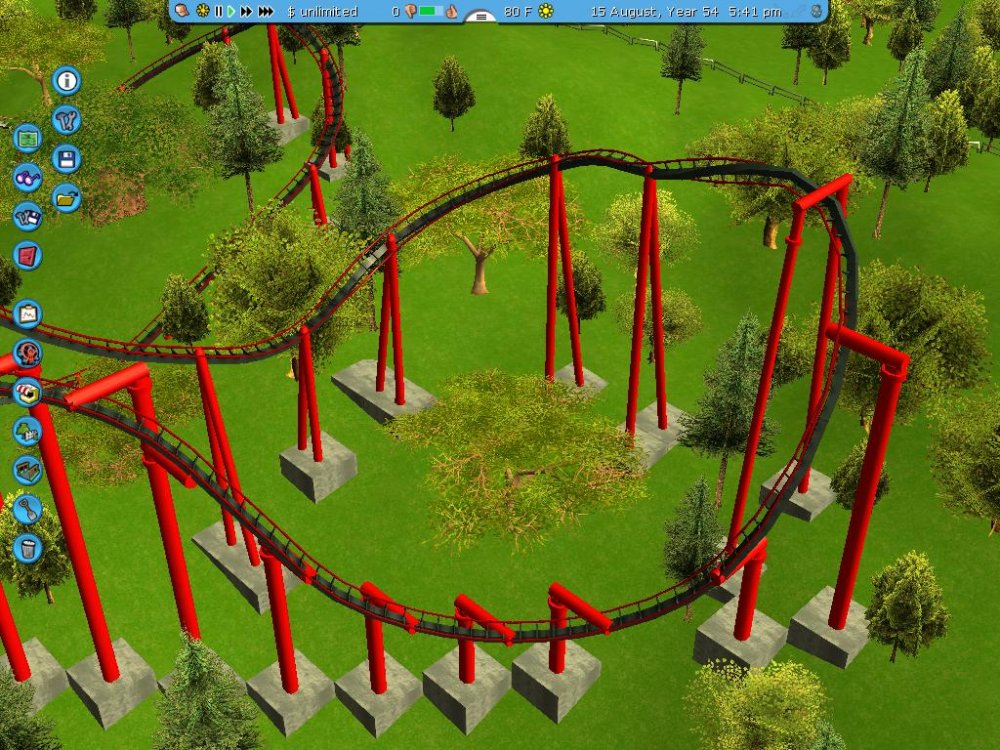Pause the game with the pause button
The height and width of the screenshot is (750, 1000).
pyautogui.click(x=218, y=11)
